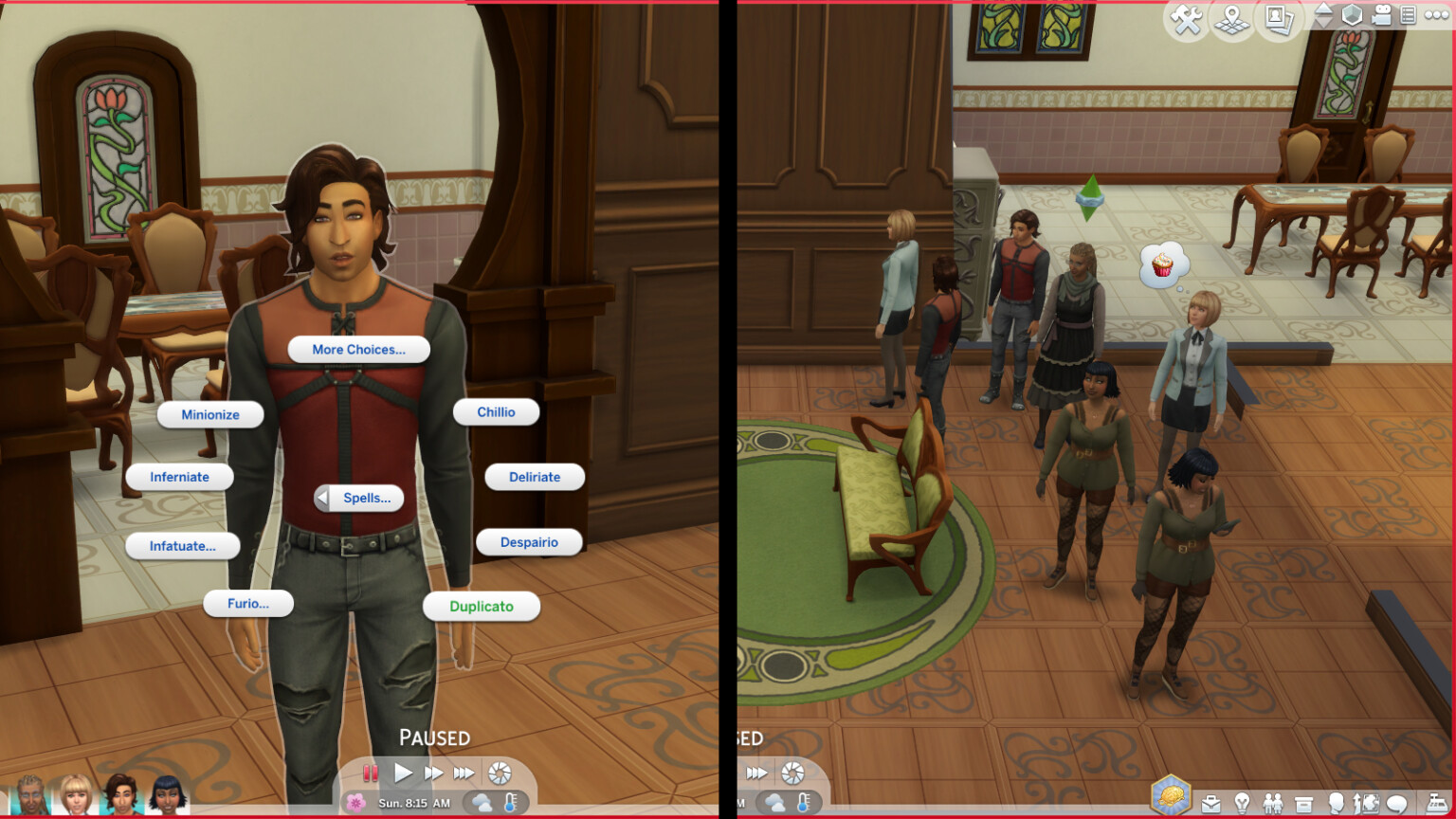This screenshot has height=819, width=1456.
Task: Open More Choices in the spell menu
Action: coord(358,349)
